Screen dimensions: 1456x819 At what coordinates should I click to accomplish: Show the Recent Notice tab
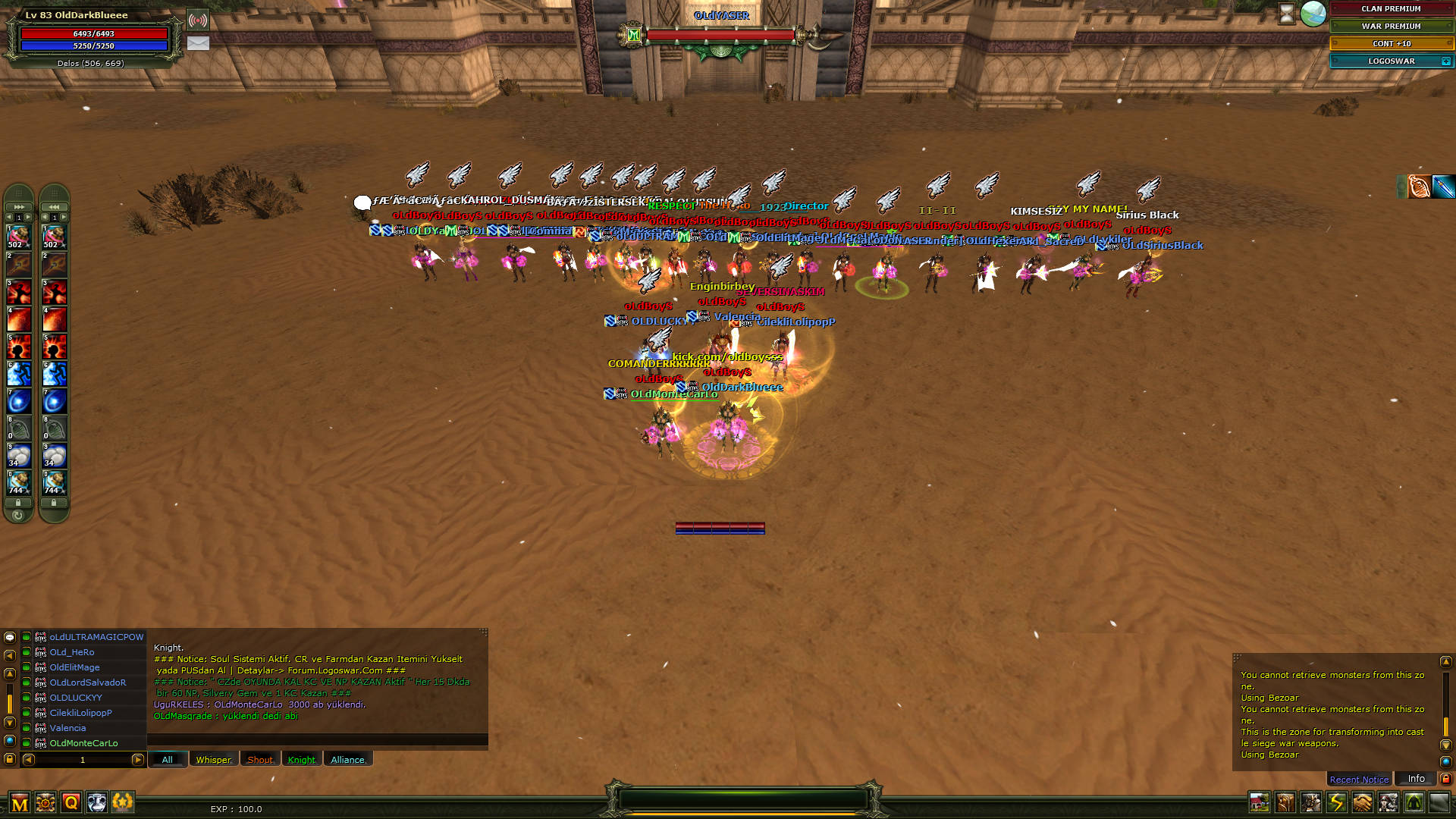tap(1359, 779)
